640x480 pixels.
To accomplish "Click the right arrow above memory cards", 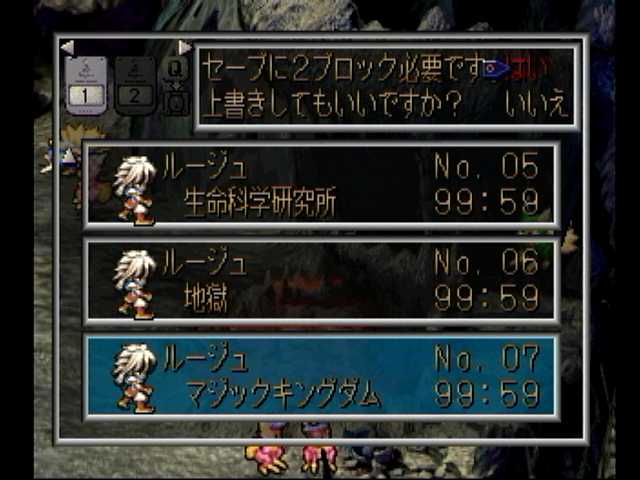I will pyautogui.click(x=185, y=47).
